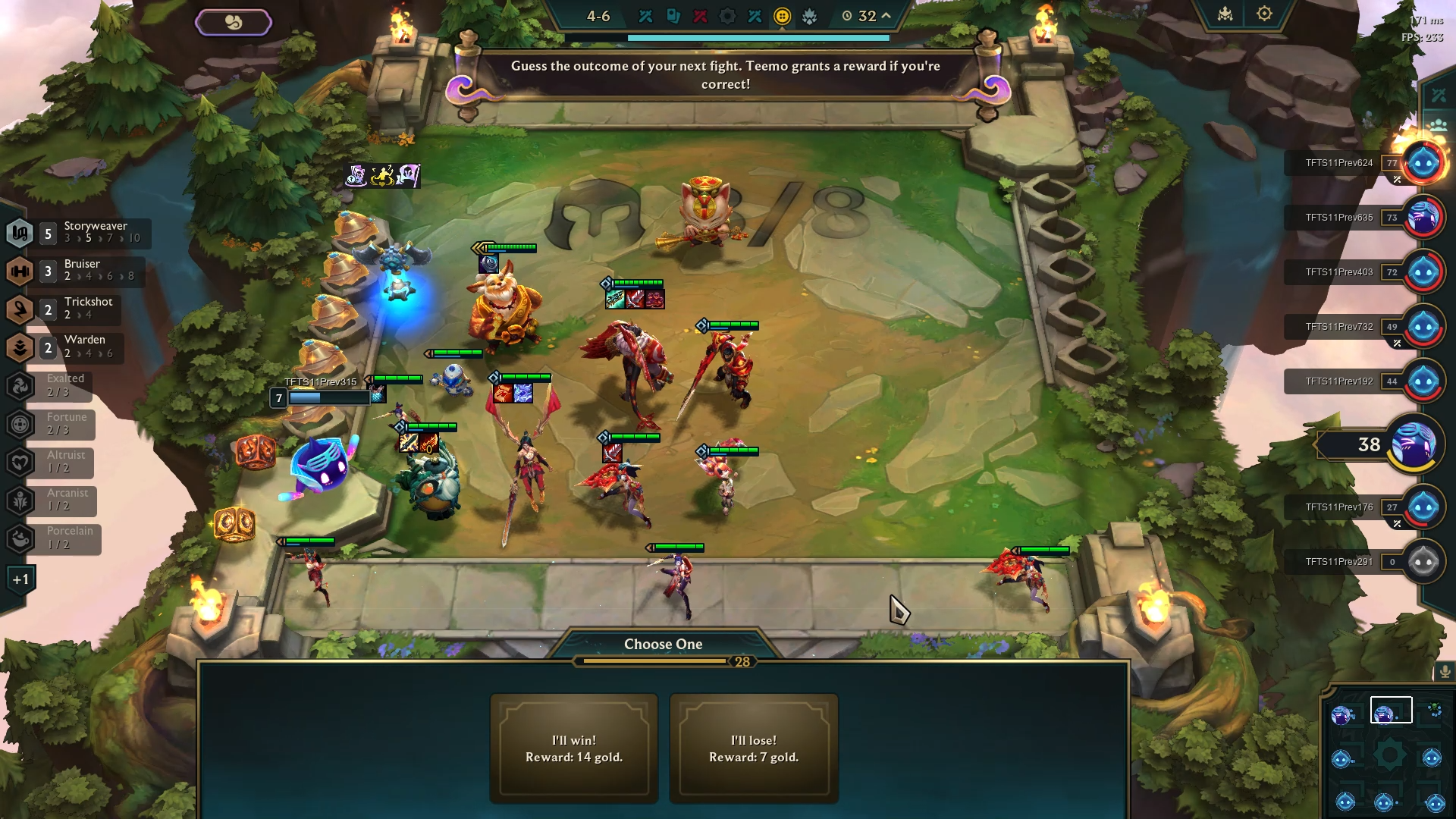Choose the I'll lose! Reward: 7 gold option
1456x819 pixels.
pyautogui.click(x=754, y=748)
